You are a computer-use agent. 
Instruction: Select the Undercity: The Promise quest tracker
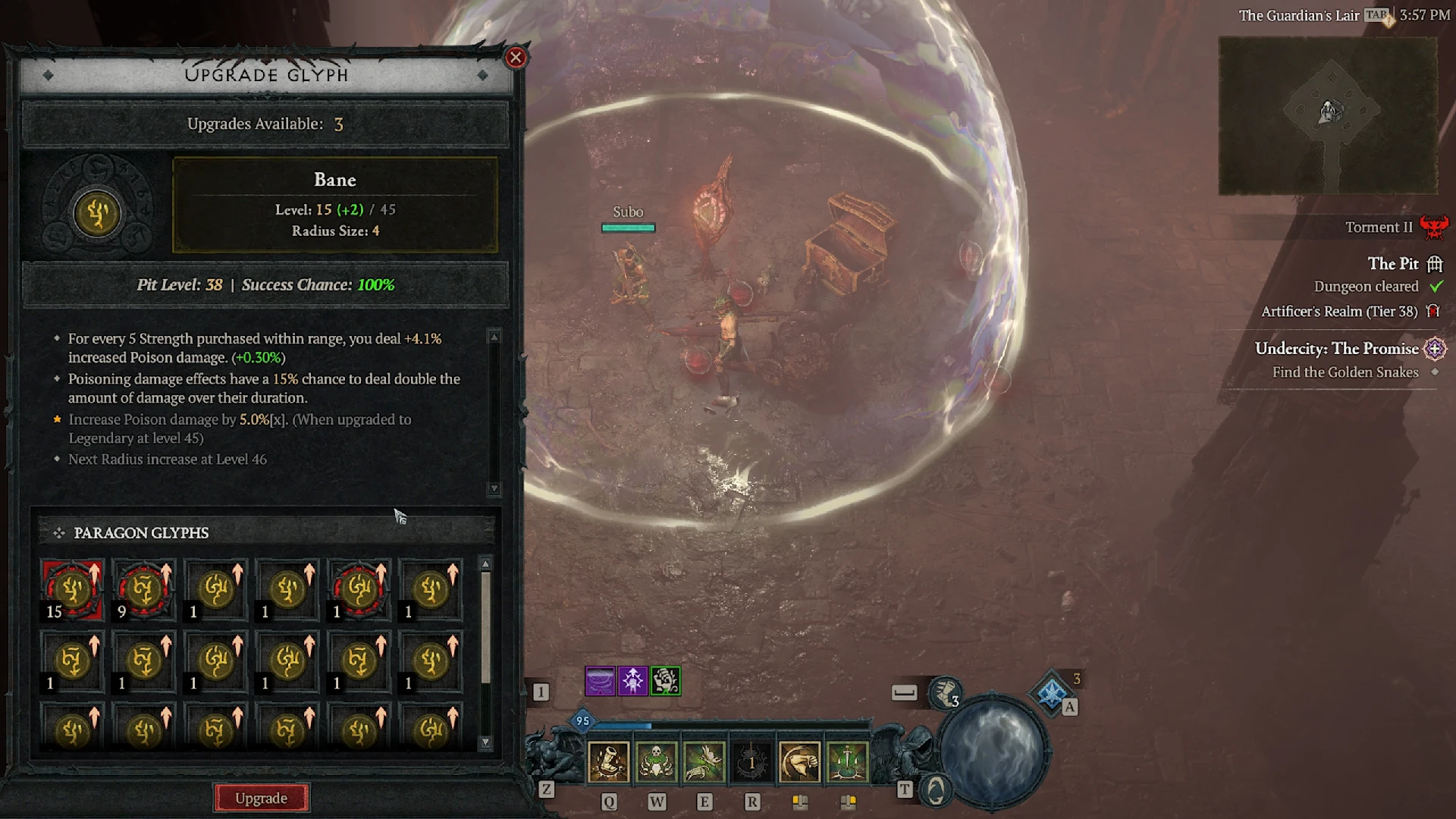click(1336, 349)
